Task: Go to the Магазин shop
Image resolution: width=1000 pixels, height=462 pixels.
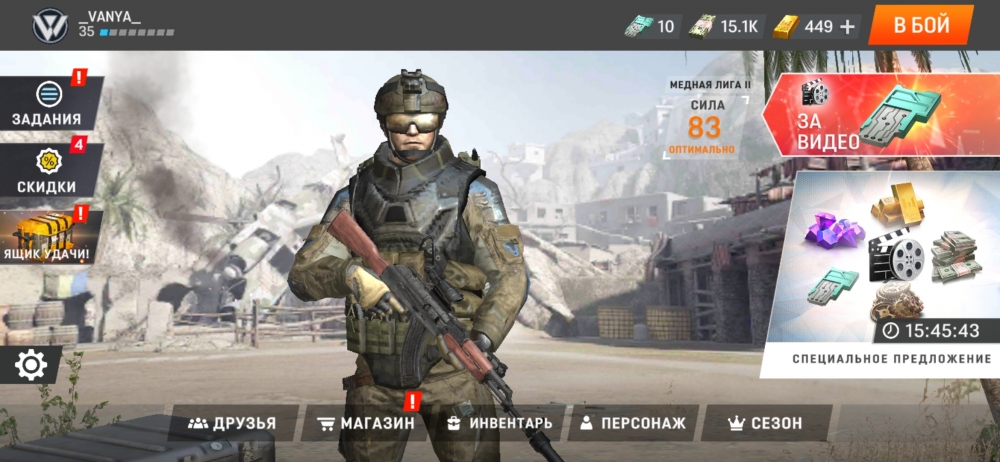Action: point(365,423)
